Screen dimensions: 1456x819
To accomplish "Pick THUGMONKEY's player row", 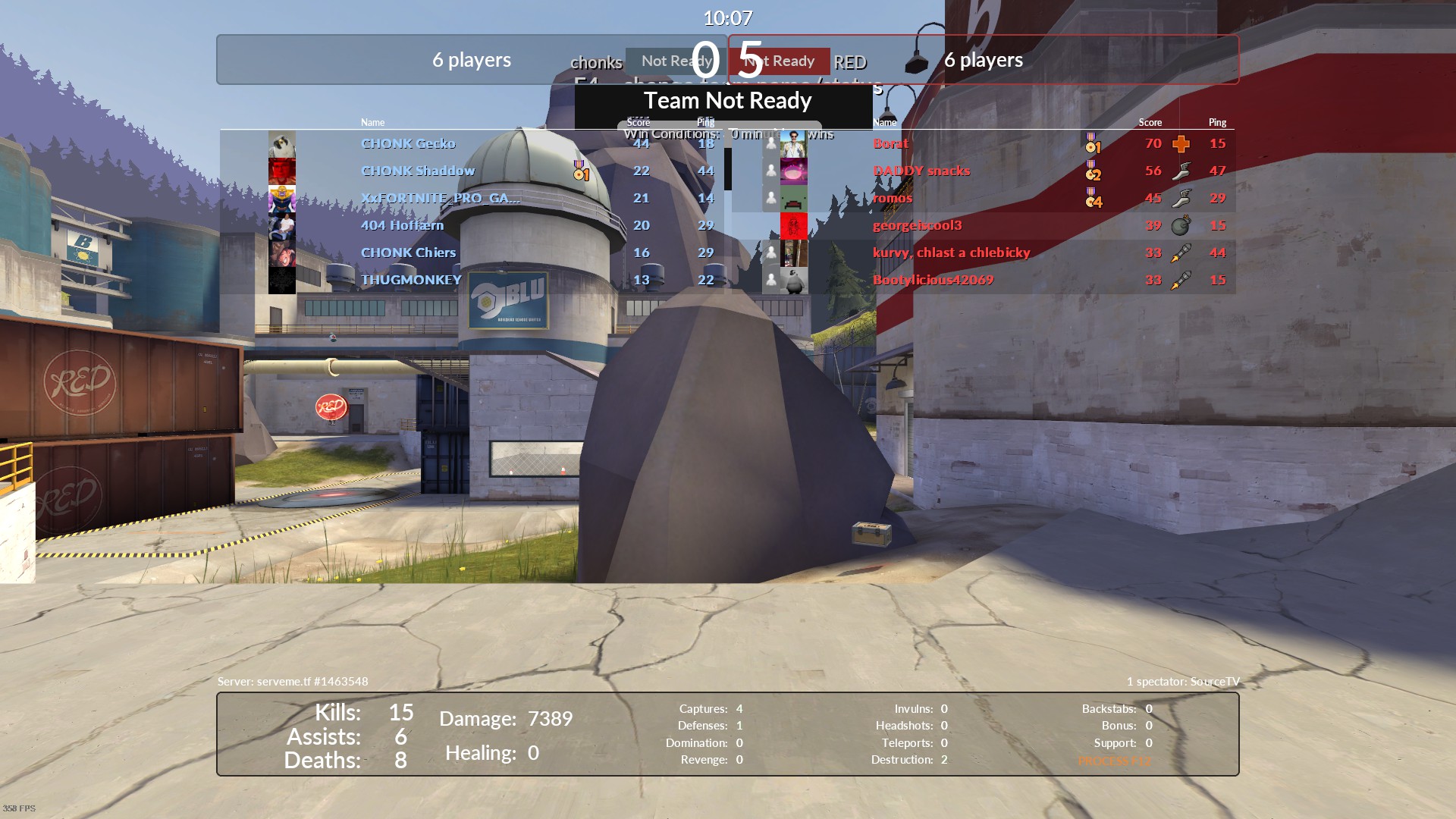I will tap(411, 280).
